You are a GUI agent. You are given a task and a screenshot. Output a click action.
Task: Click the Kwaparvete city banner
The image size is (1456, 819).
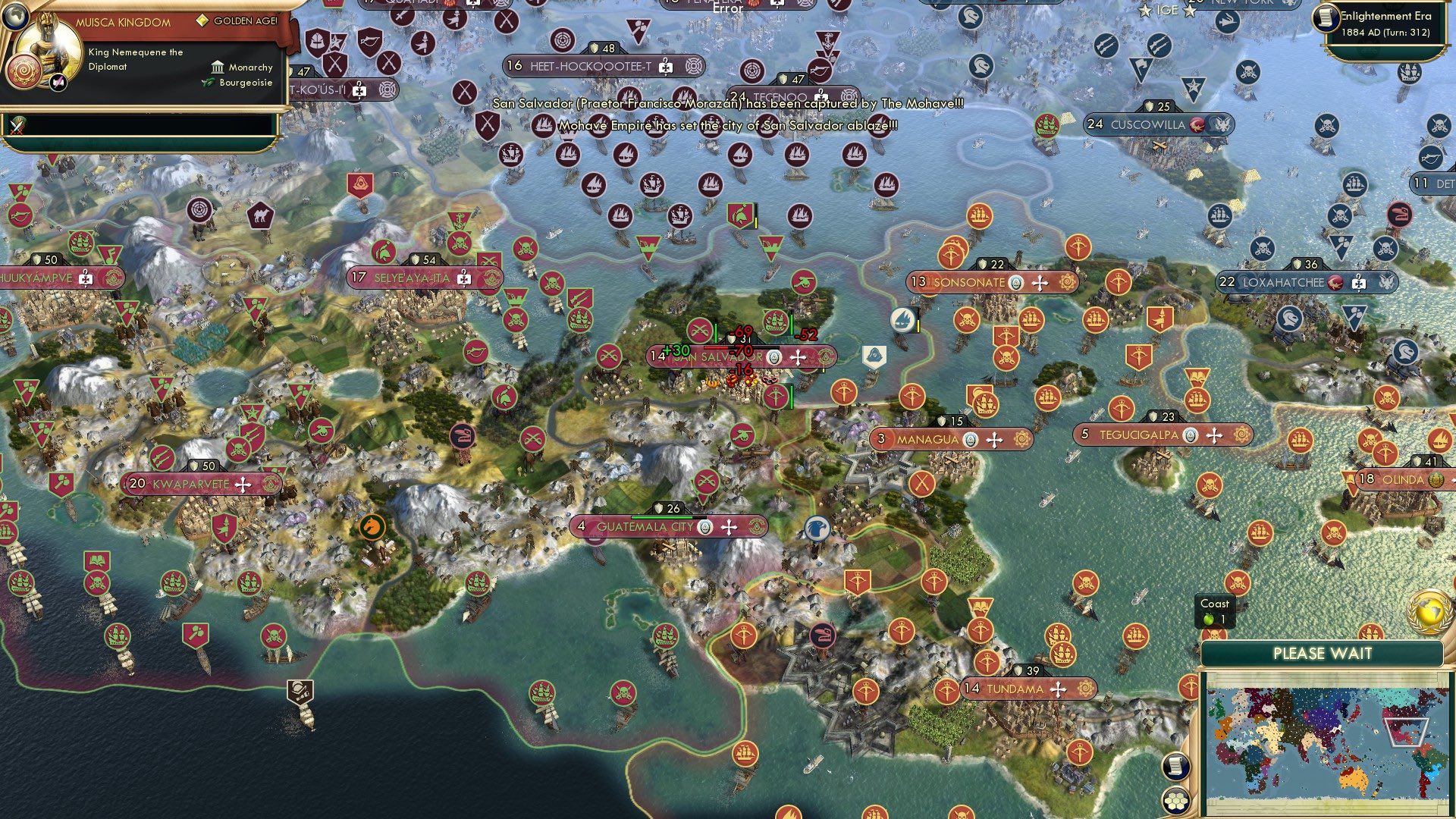(x=190, y=484)
